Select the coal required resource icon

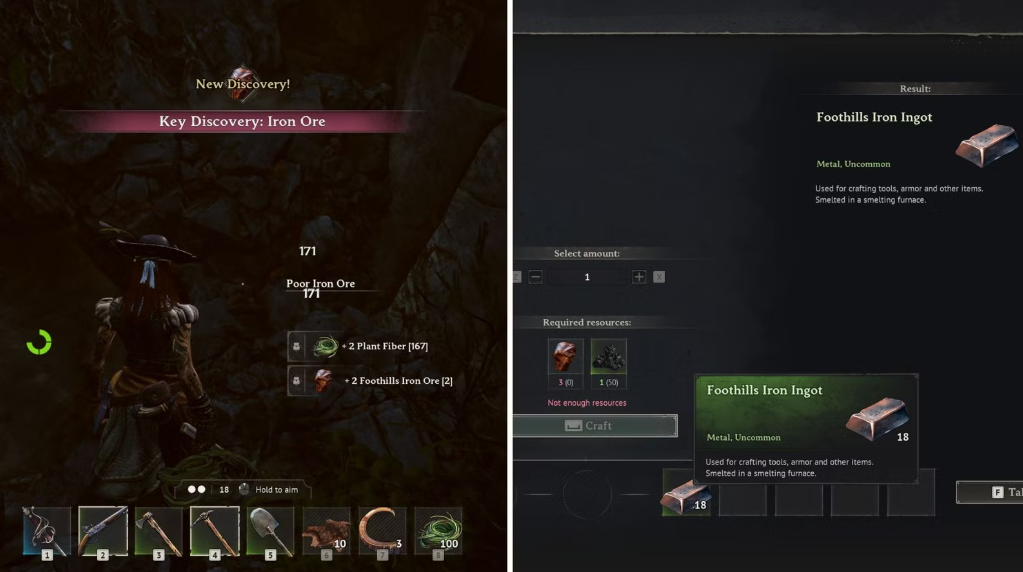[608, 357]
